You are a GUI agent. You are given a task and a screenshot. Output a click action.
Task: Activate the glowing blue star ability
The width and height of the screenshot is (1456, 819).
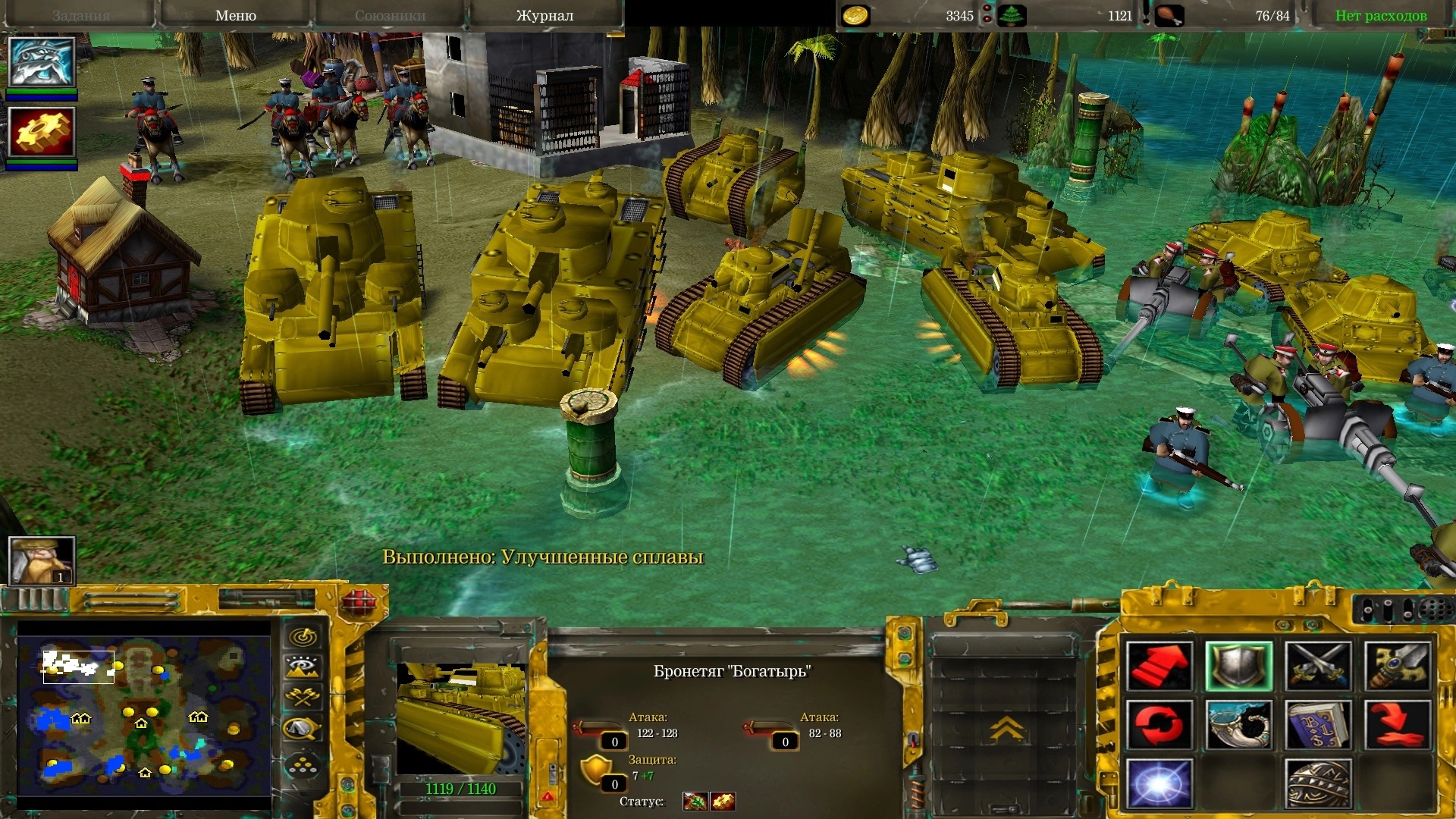[1159, 783]
